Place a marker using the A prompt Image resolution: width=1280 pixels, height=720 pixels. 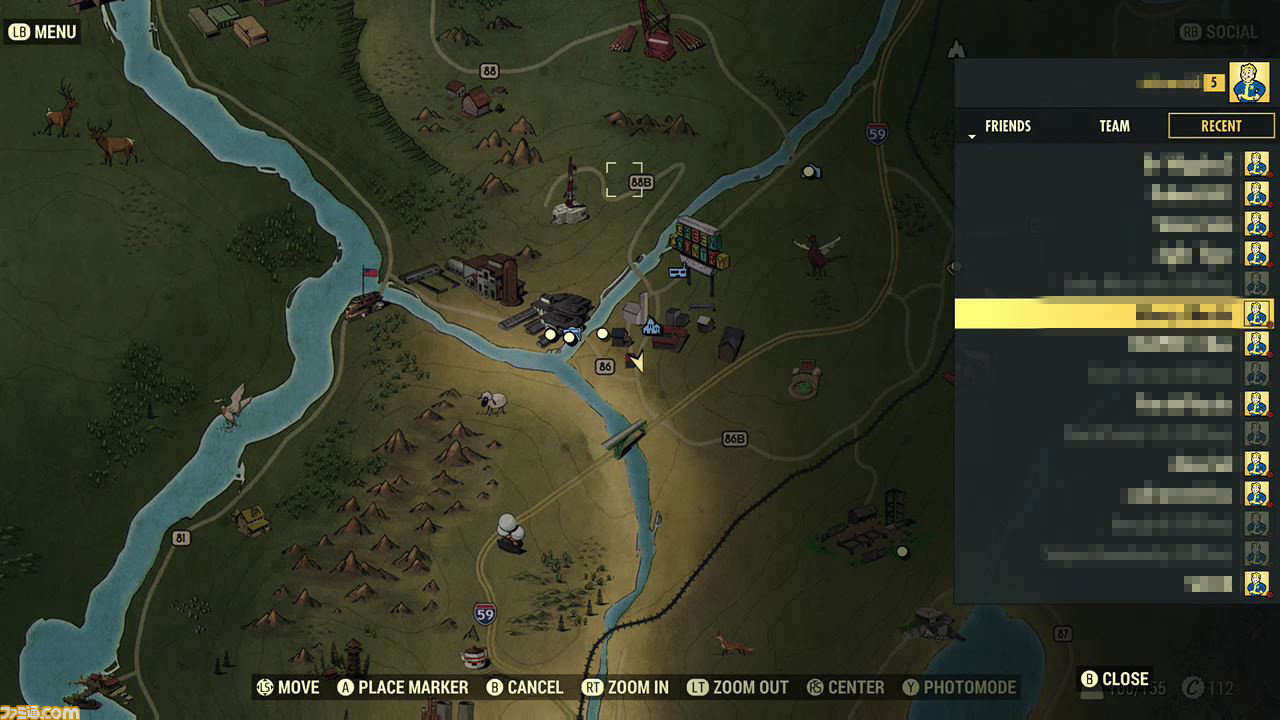pyautogui.click(x=401, y=688)
